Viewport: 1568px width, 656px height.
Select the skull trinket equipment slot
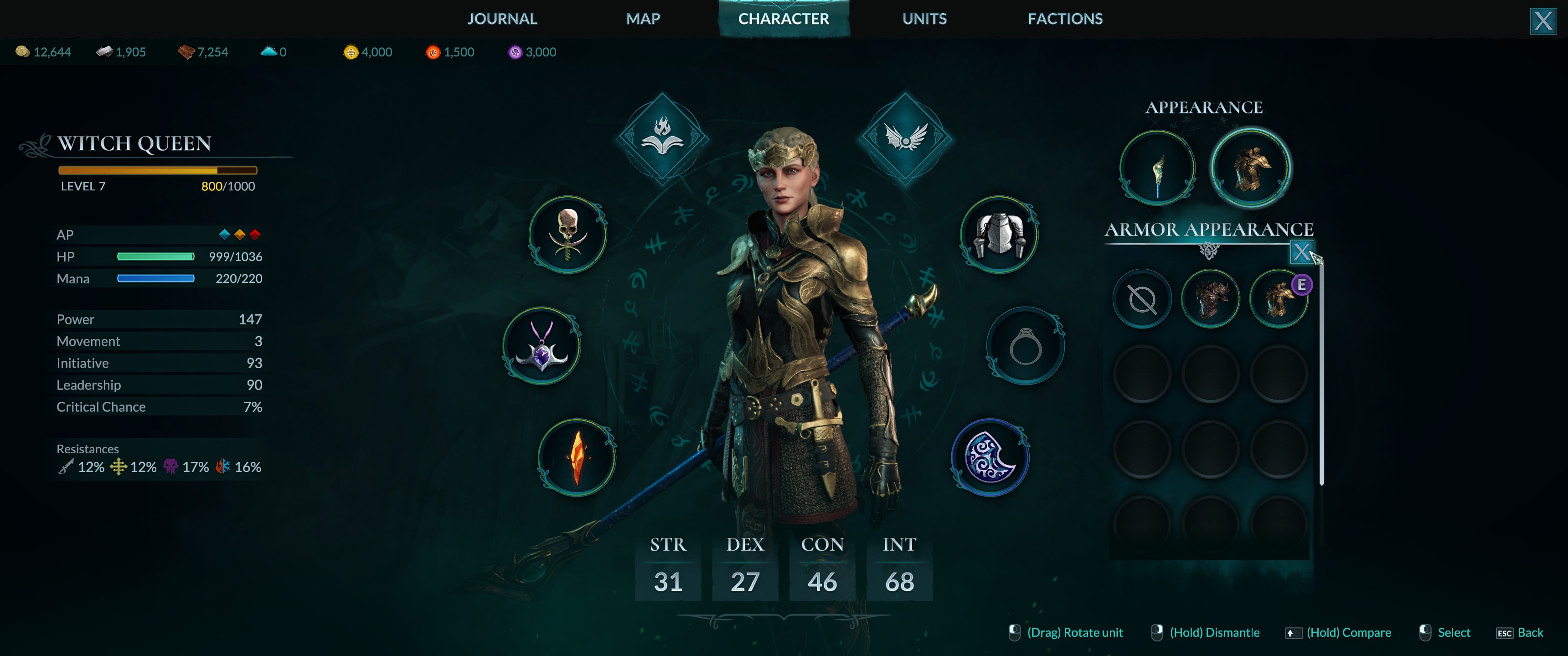pyautogui.click(x=567, y=234)
